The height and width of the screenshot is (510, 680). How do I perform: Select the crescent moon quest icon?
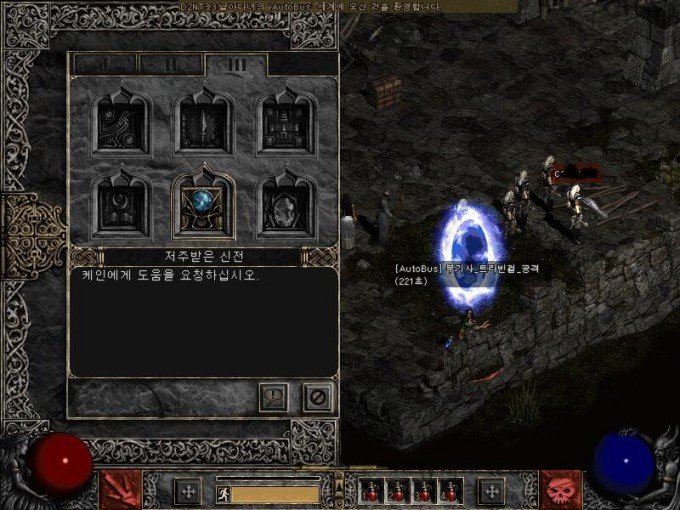(120, 202)
